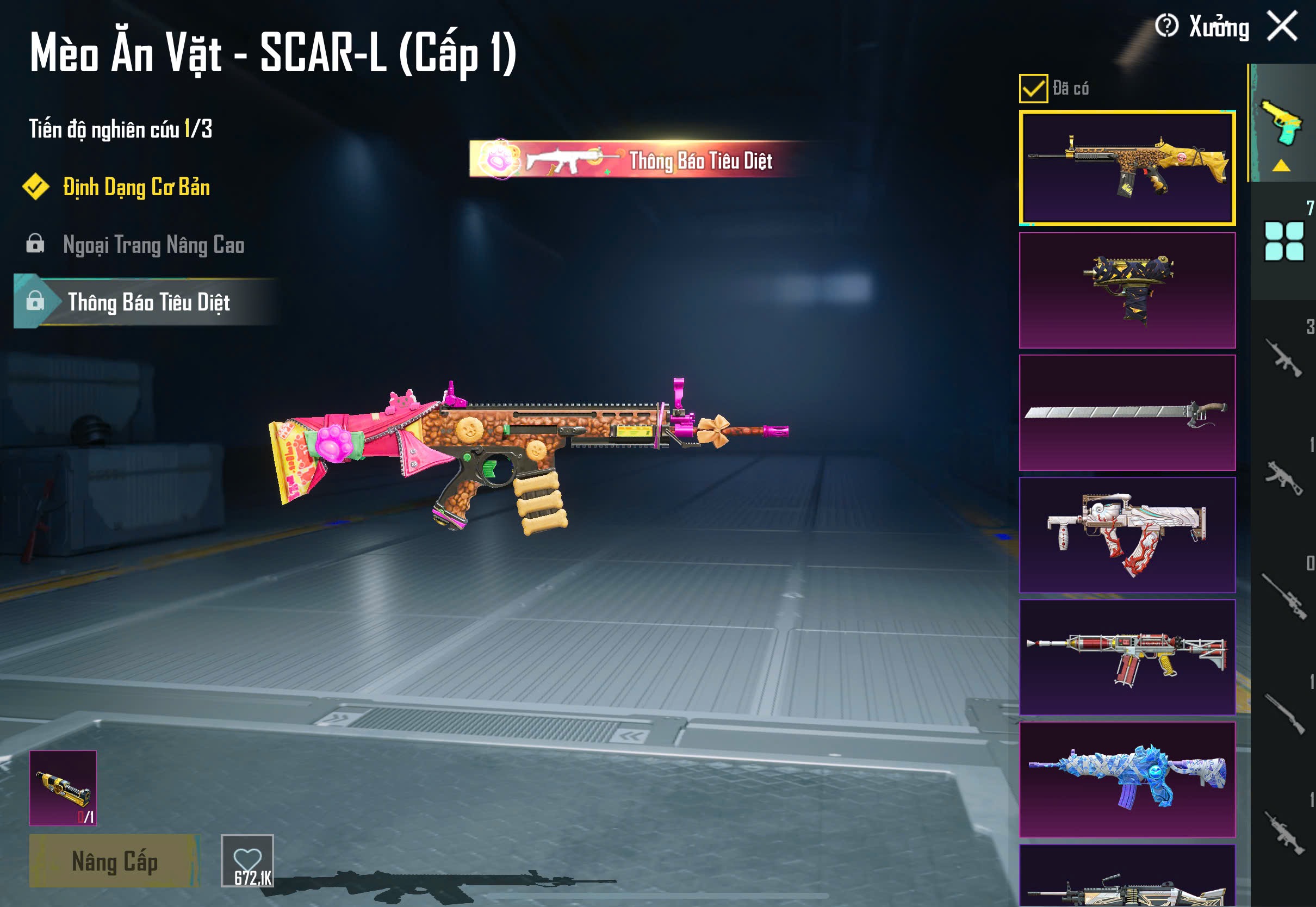Filter by assault rifle category icon

click(x=1282, y=358)
